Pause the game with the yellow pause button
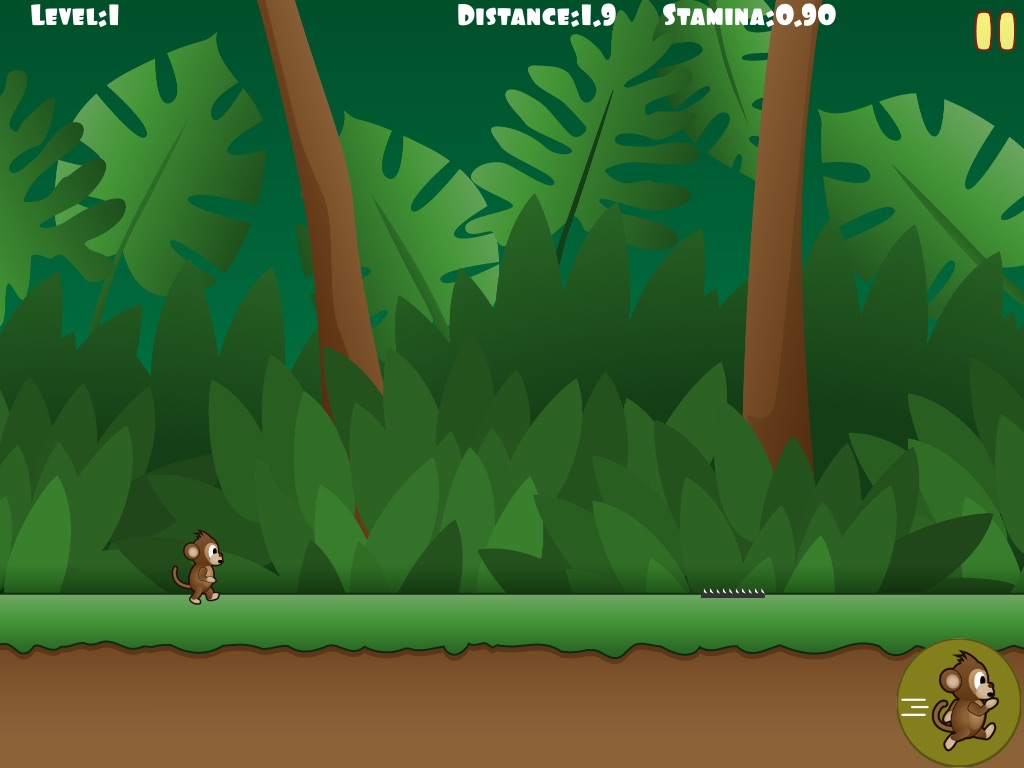Image resolution: width=1024 pixels, height=768 pixels. coord(994,31)
